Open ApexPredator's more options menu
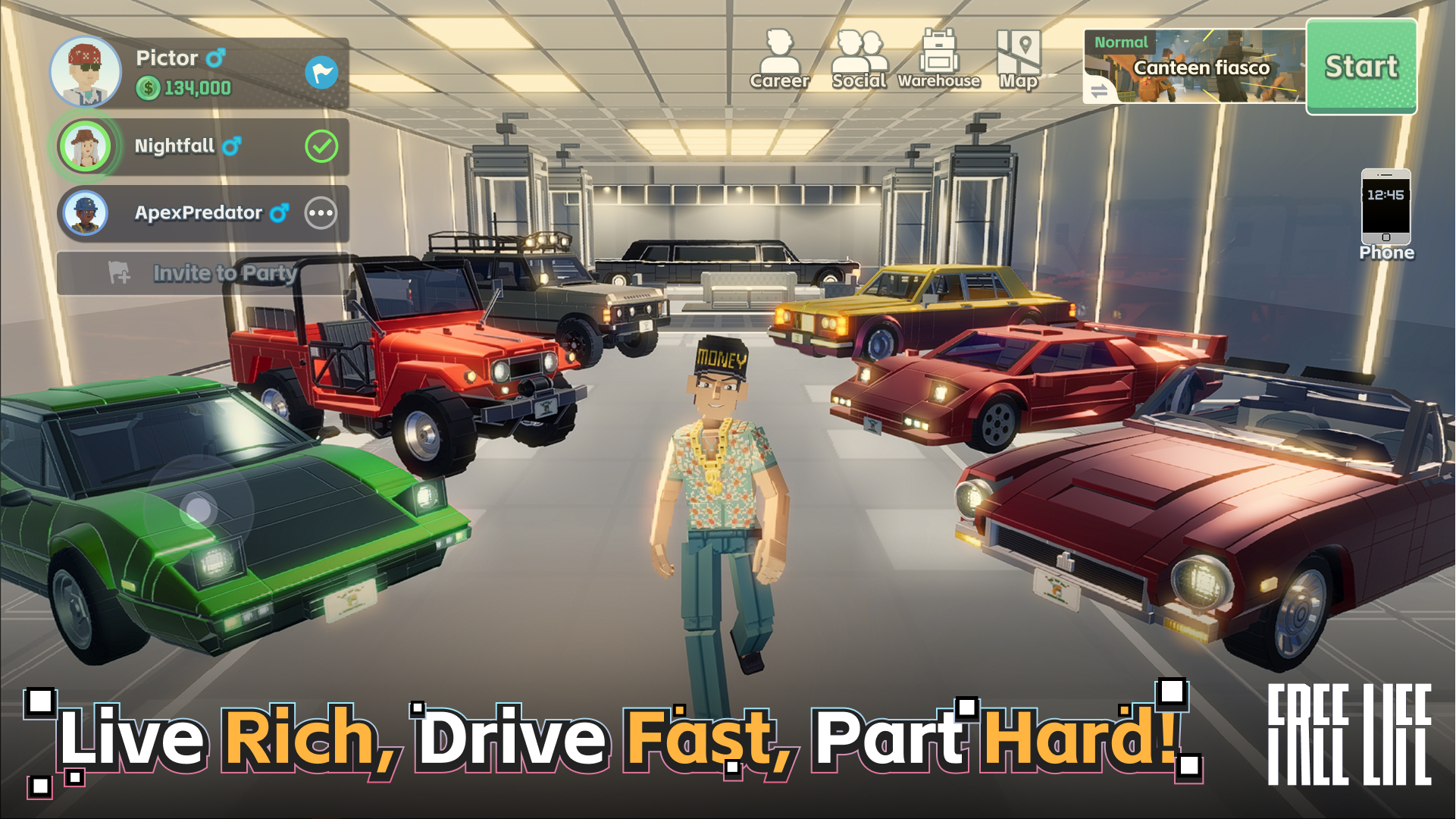This screenshot has width=1456, height=819. pyautogui.click(x=322, y=213)
